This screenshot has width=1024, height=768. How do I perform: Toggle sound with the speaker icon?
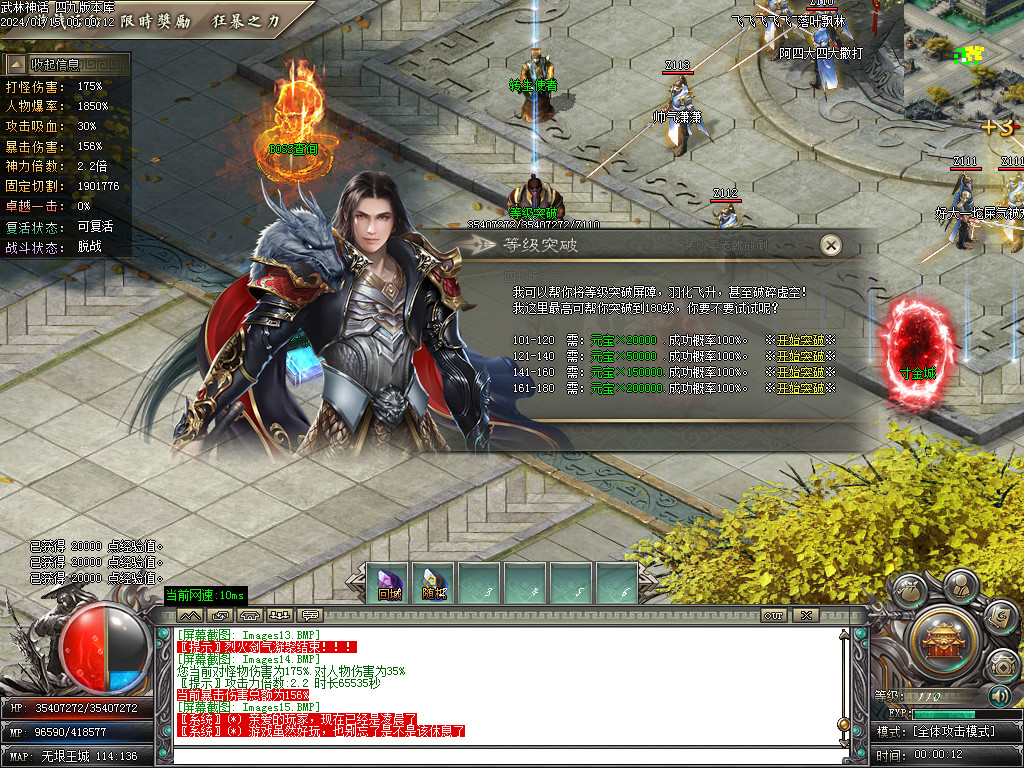point(999,695)
